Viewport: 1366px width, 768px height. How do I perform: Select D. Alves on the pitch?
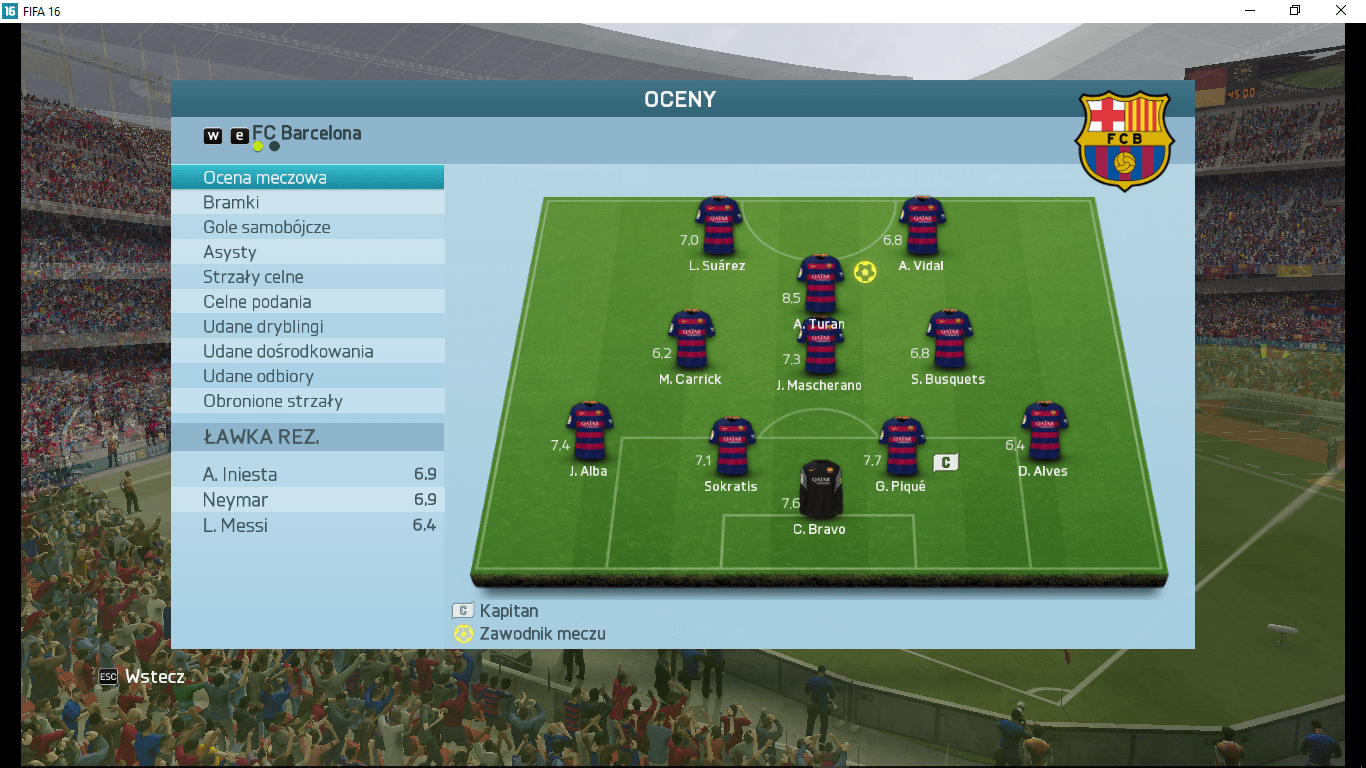coord(1044,431)
